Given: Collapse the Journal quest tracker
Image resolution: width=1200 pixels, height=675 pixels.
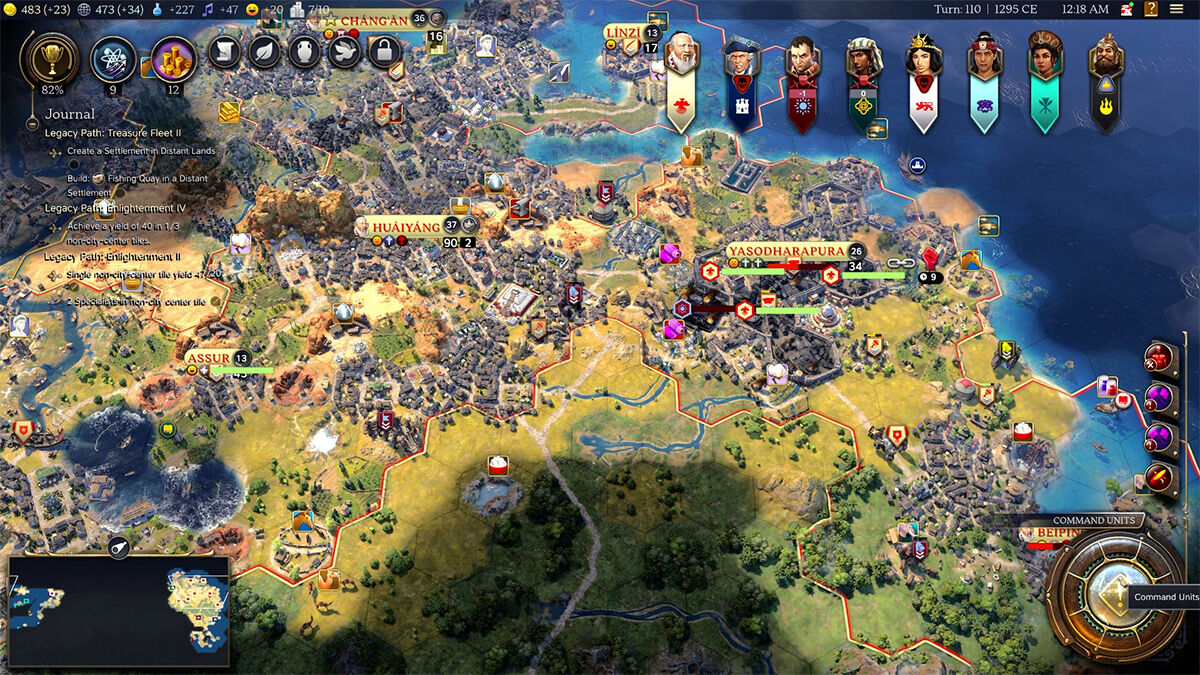Looking at the screenshot, I should click(x=70, y=114).
